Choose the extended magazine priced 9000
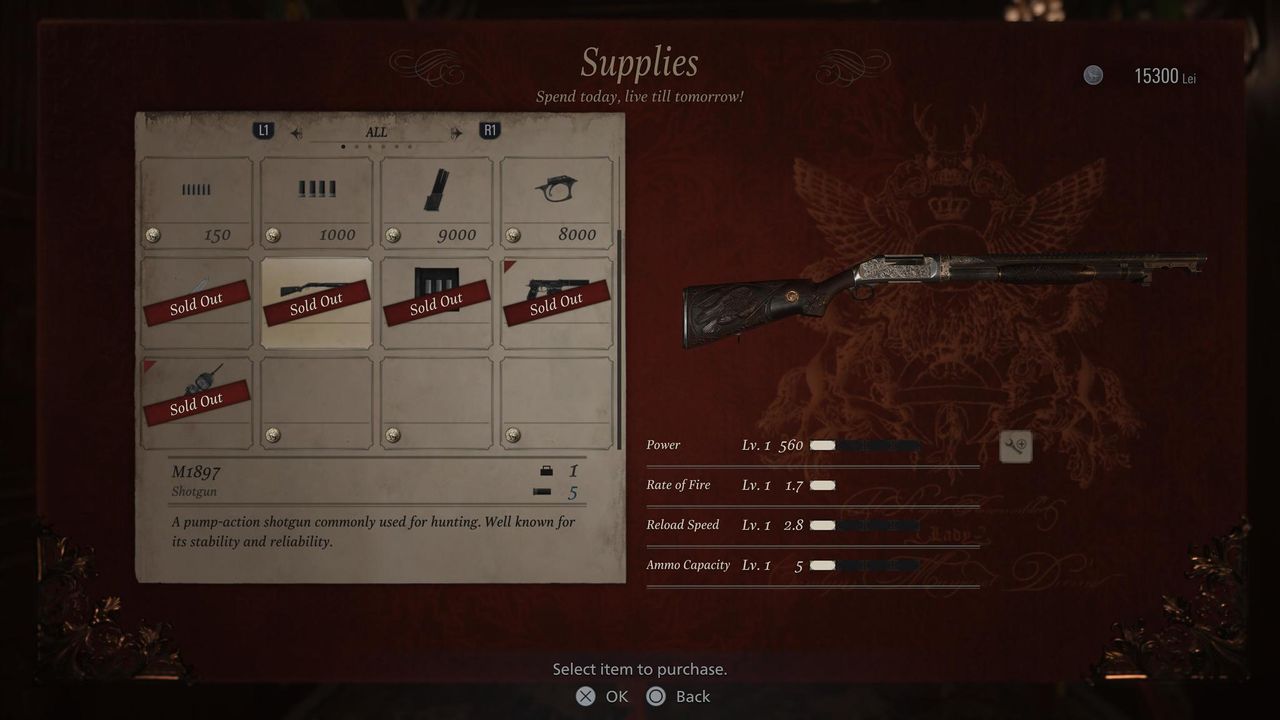The width and height of the screenshot is (1280, 720). point(436,203)
